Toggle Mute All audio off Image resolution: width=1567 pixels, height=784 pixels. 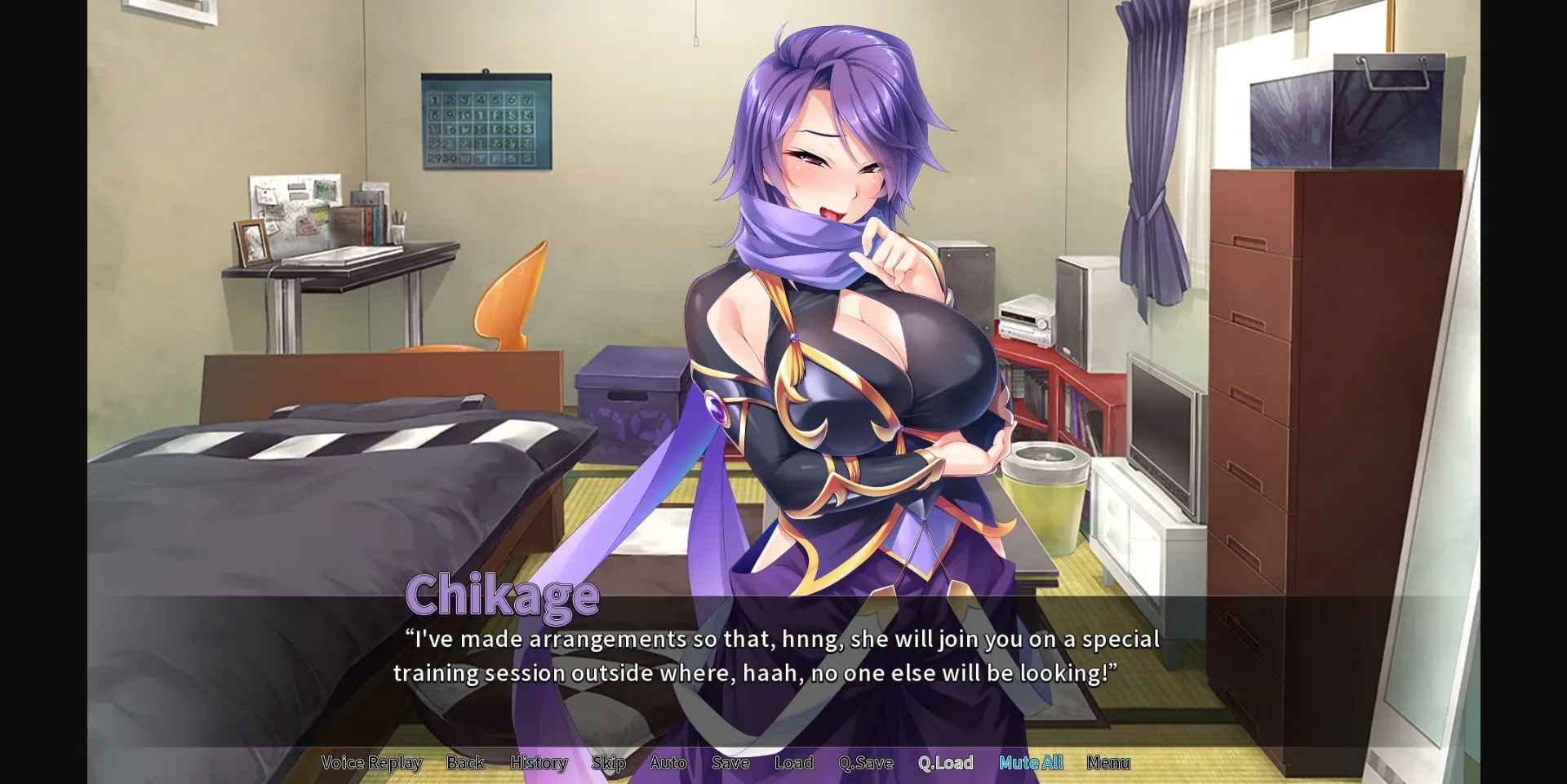pos(1030,763)
